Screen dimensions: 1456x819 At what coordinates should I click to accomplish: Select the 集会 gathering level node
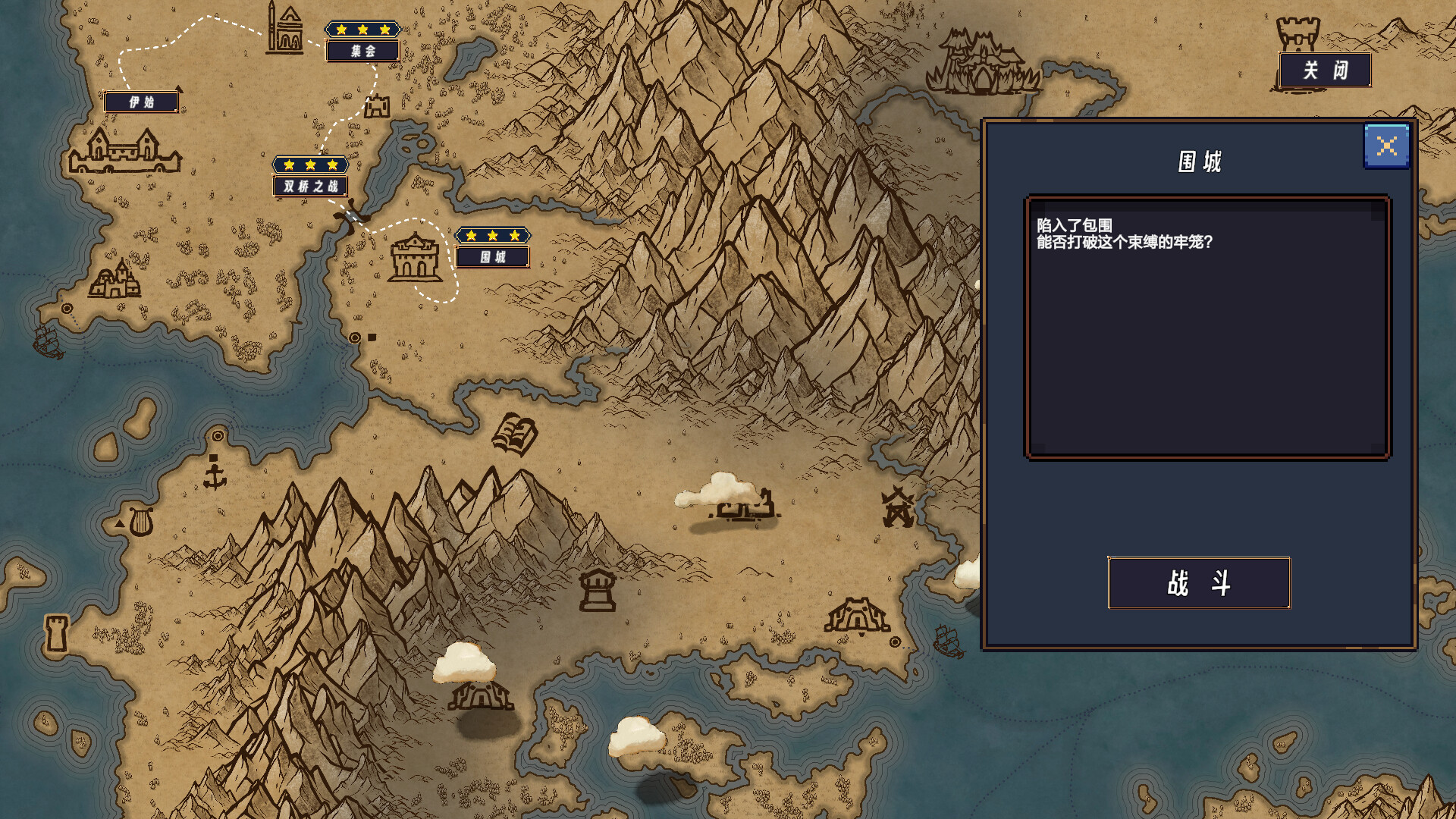pyautogui.click(x=362, y=52)
